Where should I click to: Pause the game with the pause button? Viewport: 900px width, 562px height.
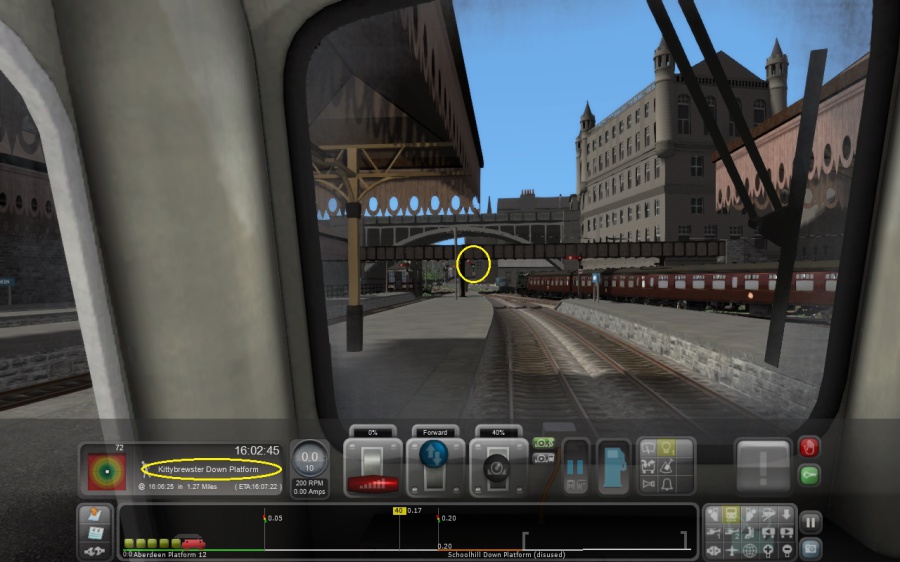click(810, 521)
